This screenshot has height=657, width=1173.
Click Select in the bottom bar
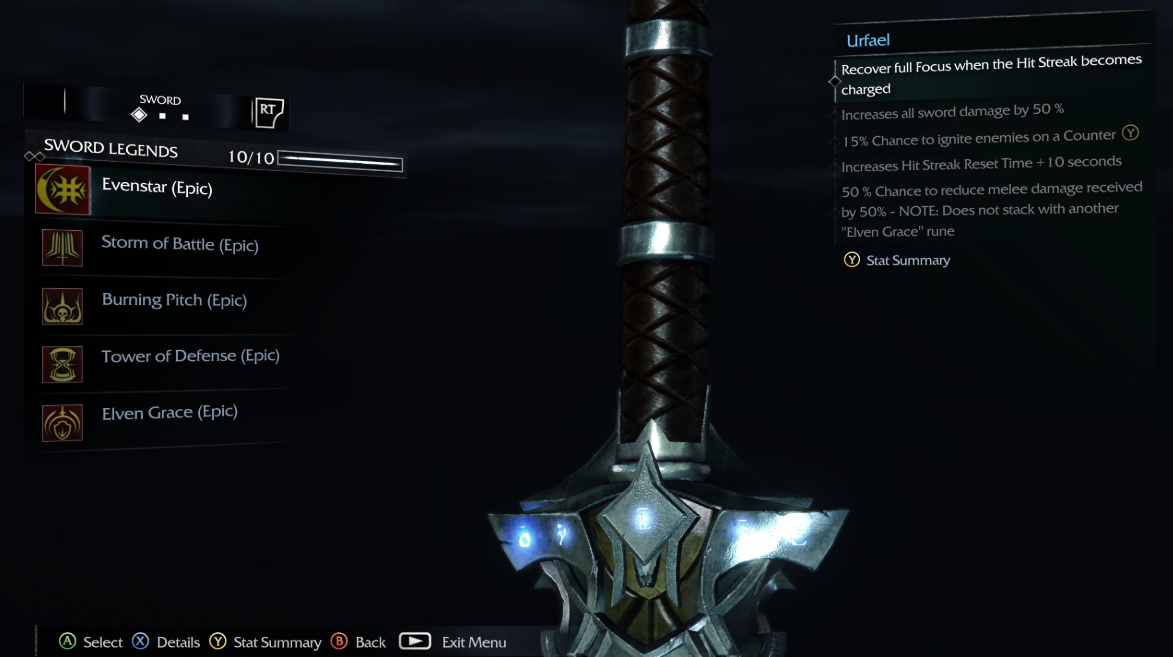tap(91, 642)
